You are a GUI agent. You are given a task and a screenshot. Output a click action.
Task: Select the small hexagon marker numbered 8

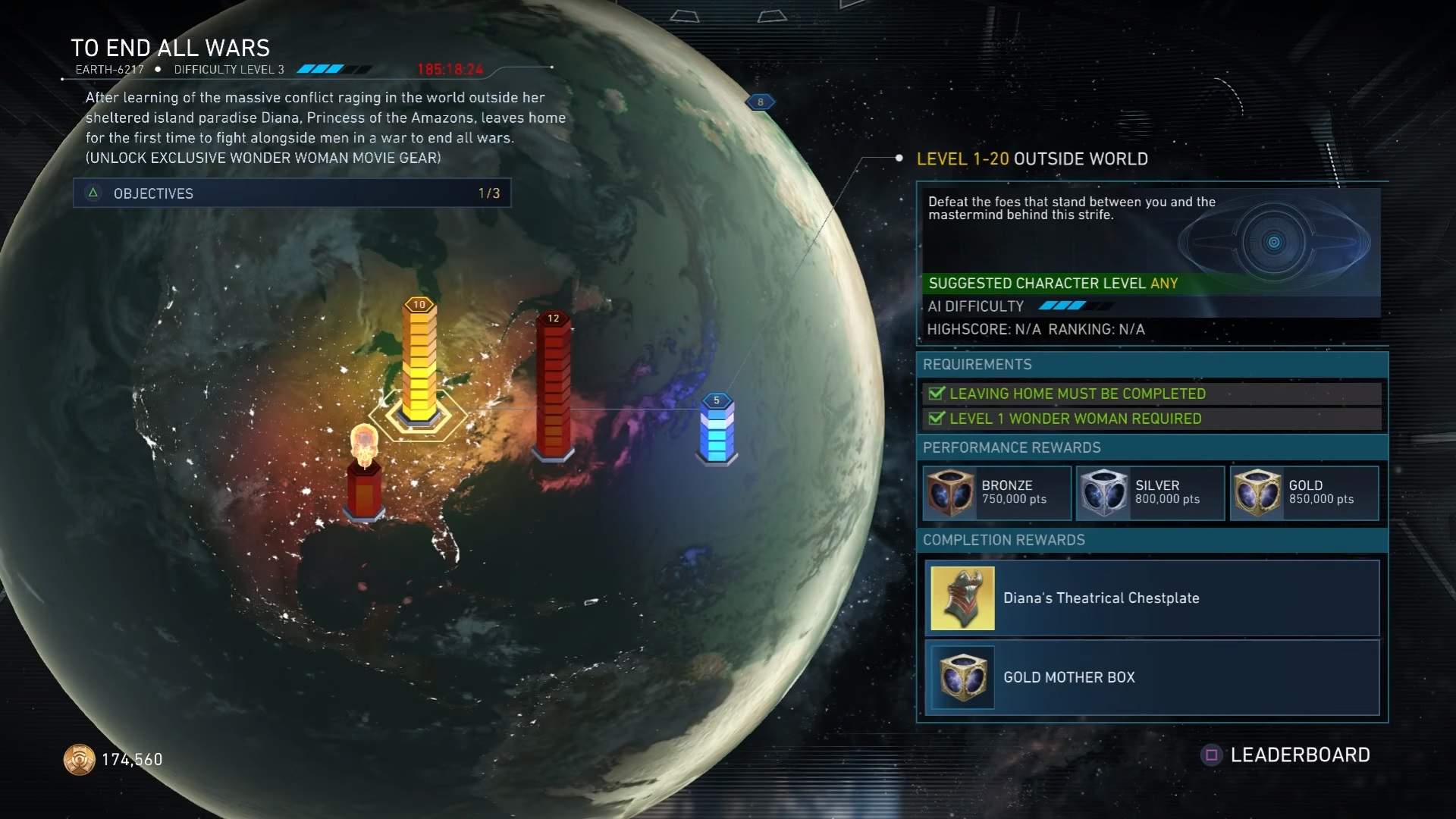(x=761, y=102)
